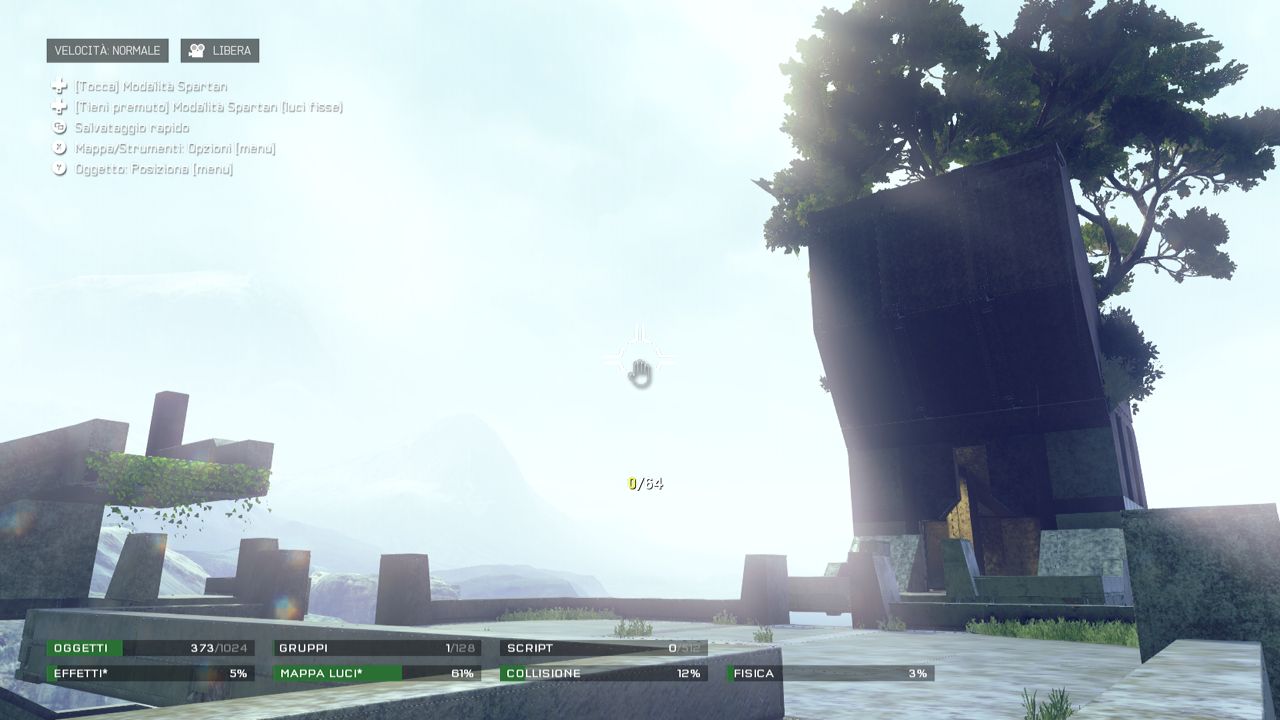Click the 0/64 budget counter
The width and height of the screenshot is (1280, 720).
pos(647,482)
